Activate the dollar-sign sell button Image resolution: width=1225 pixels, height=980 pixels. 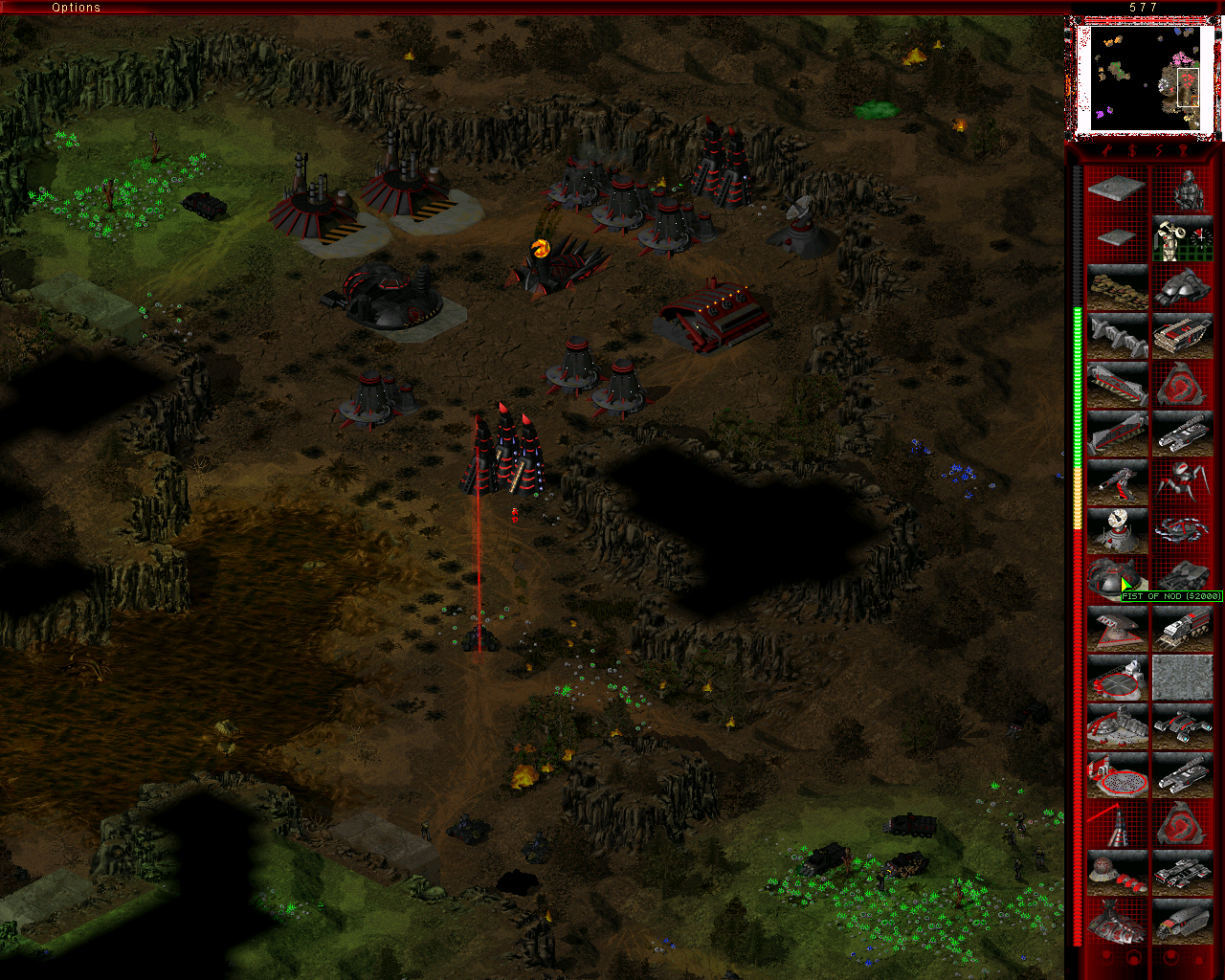(1132, 151)
